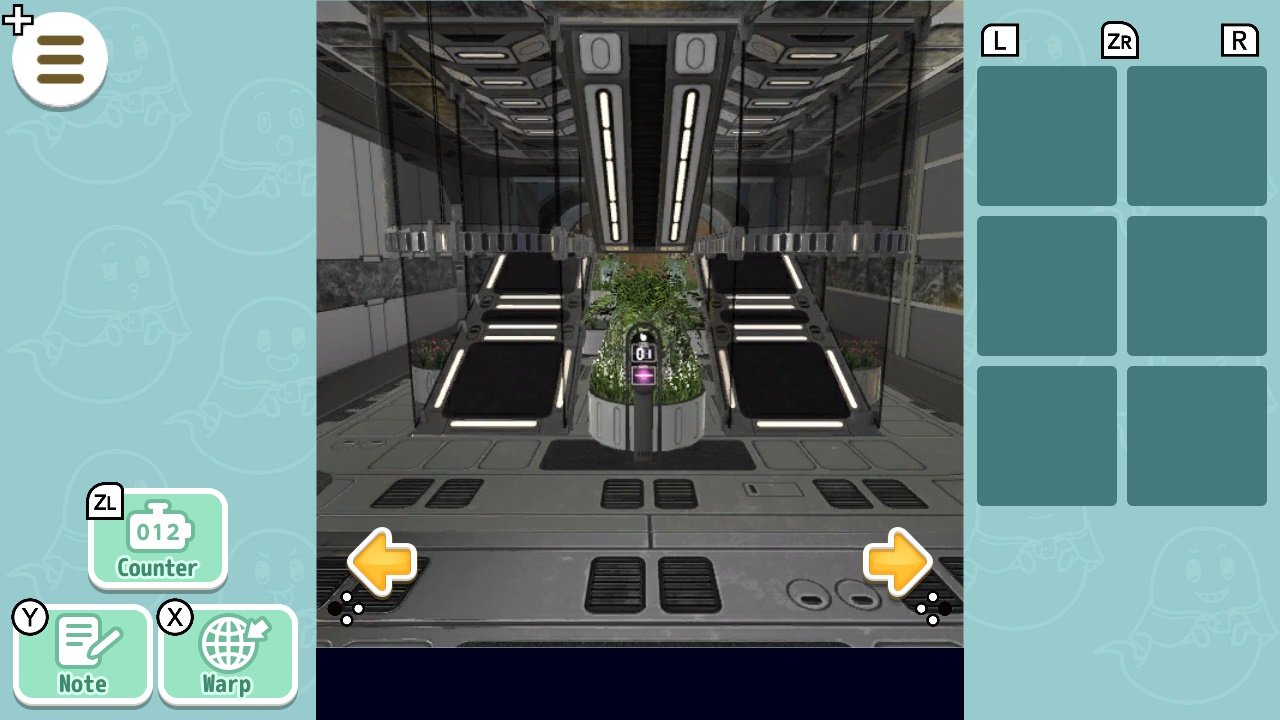This screenshot has height=720, width=1280.
Task: Click the plus crosshair cursor icon
Action: 17,19
